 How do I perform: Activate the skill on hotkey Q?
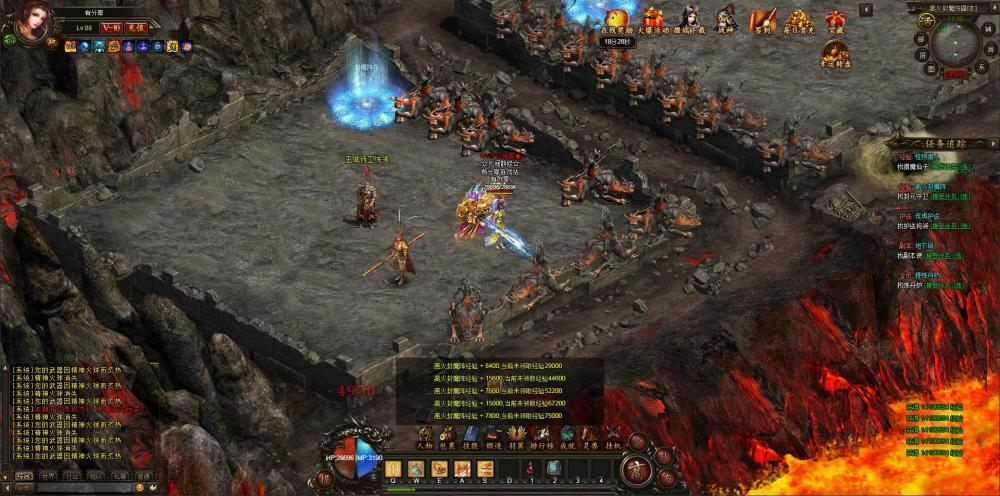[x=392, y=468]
